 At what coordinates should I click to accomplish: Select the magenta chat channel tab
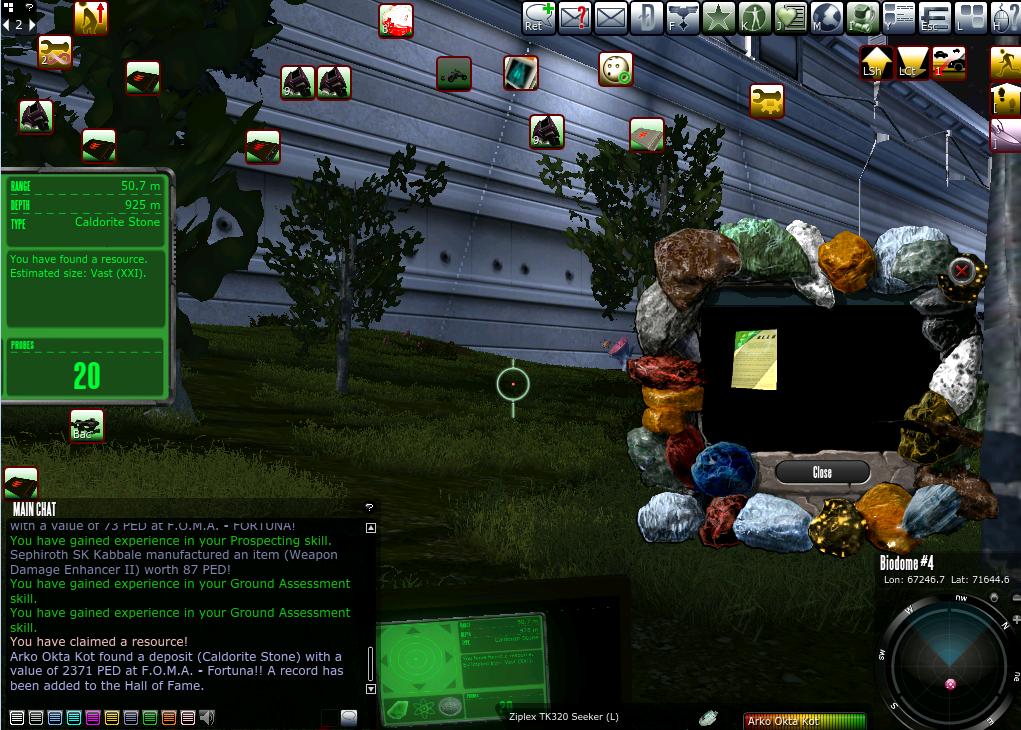[93, 717]
